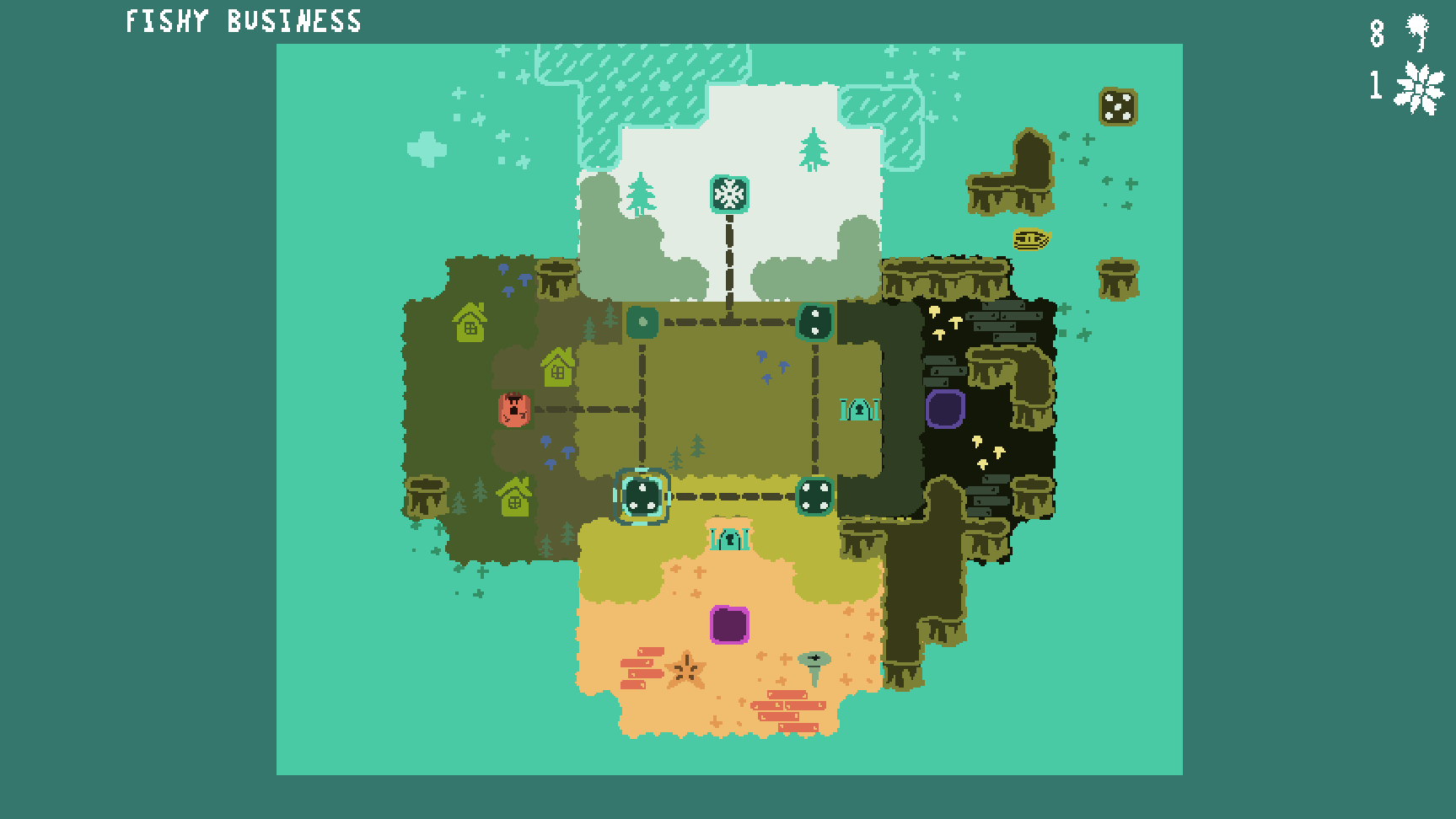Viewport: 1456px width, 819px height.
Task: Open the five-pip dice node on the floating island
Action: pos(1119,108)
